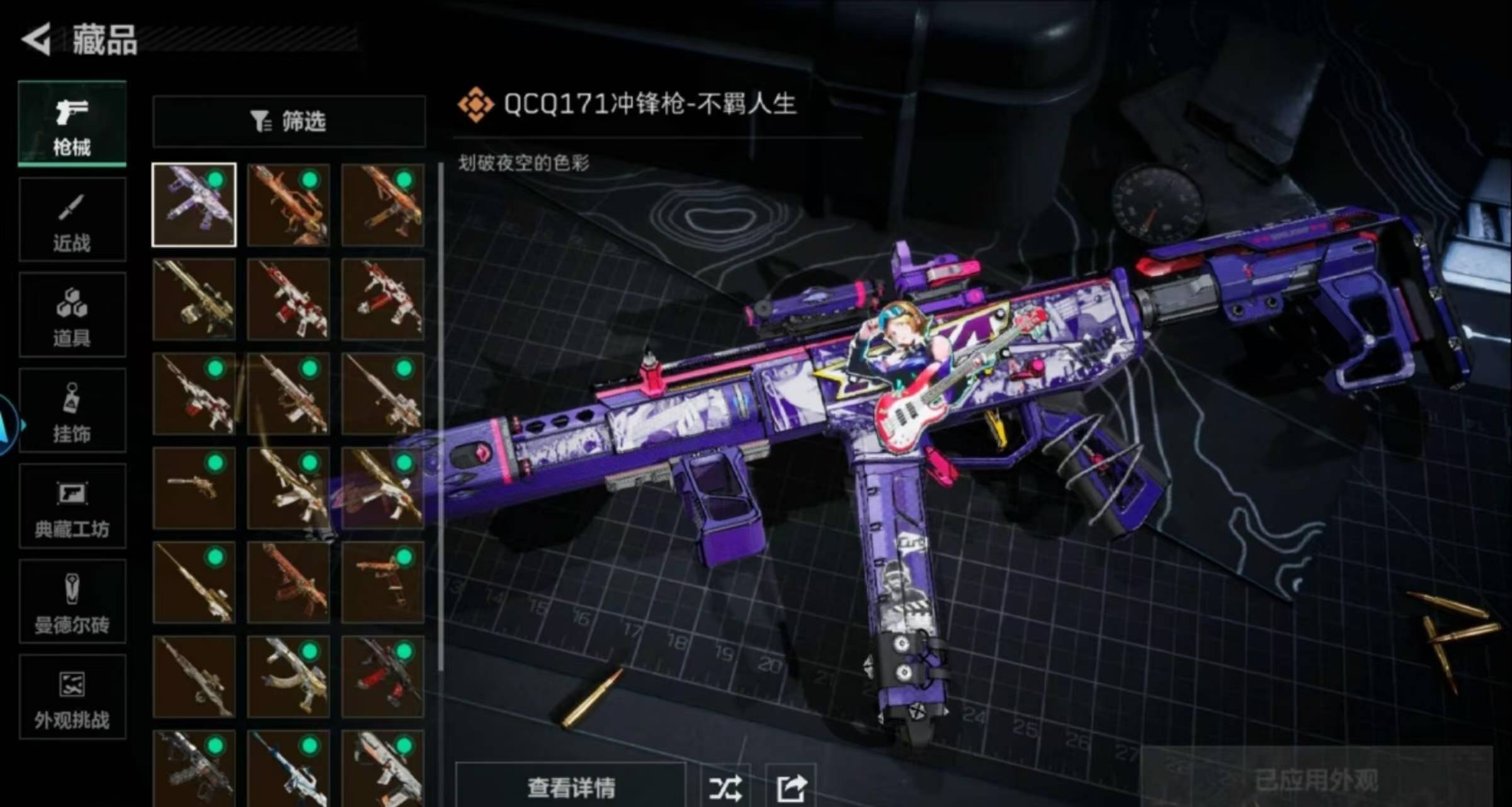The image size is (1512, 807).
Task: Show the 挂饰 charms category
Action: point(72,411)
